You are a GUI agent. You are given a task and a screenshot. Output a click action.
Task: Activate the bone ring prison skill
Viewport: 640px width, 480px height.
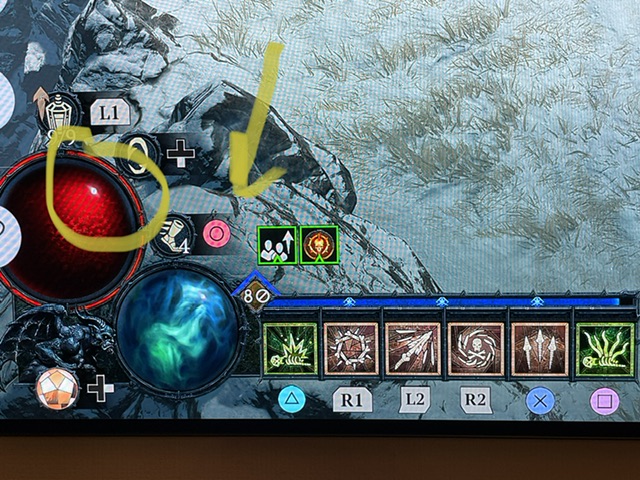coord(351,349)
